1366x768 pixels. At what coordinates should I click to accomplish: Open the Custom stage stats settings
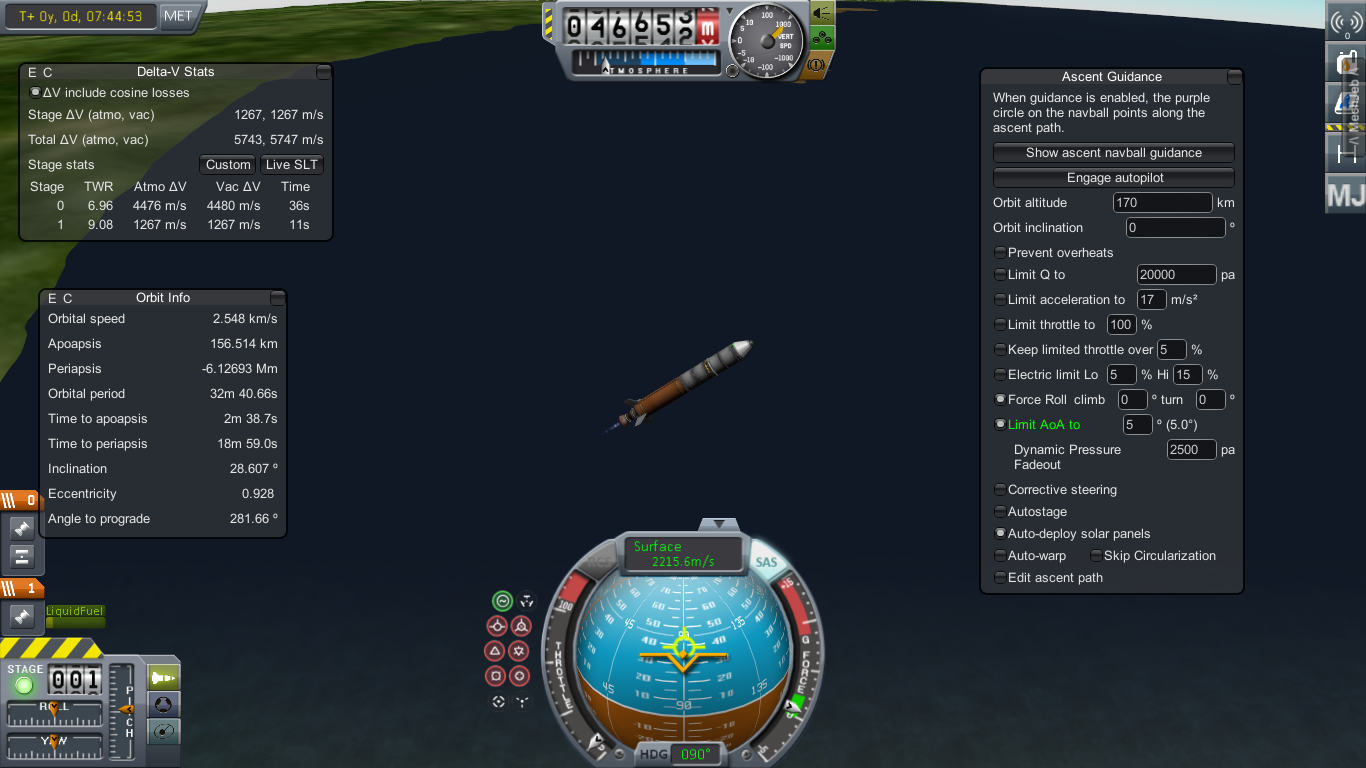228,165
